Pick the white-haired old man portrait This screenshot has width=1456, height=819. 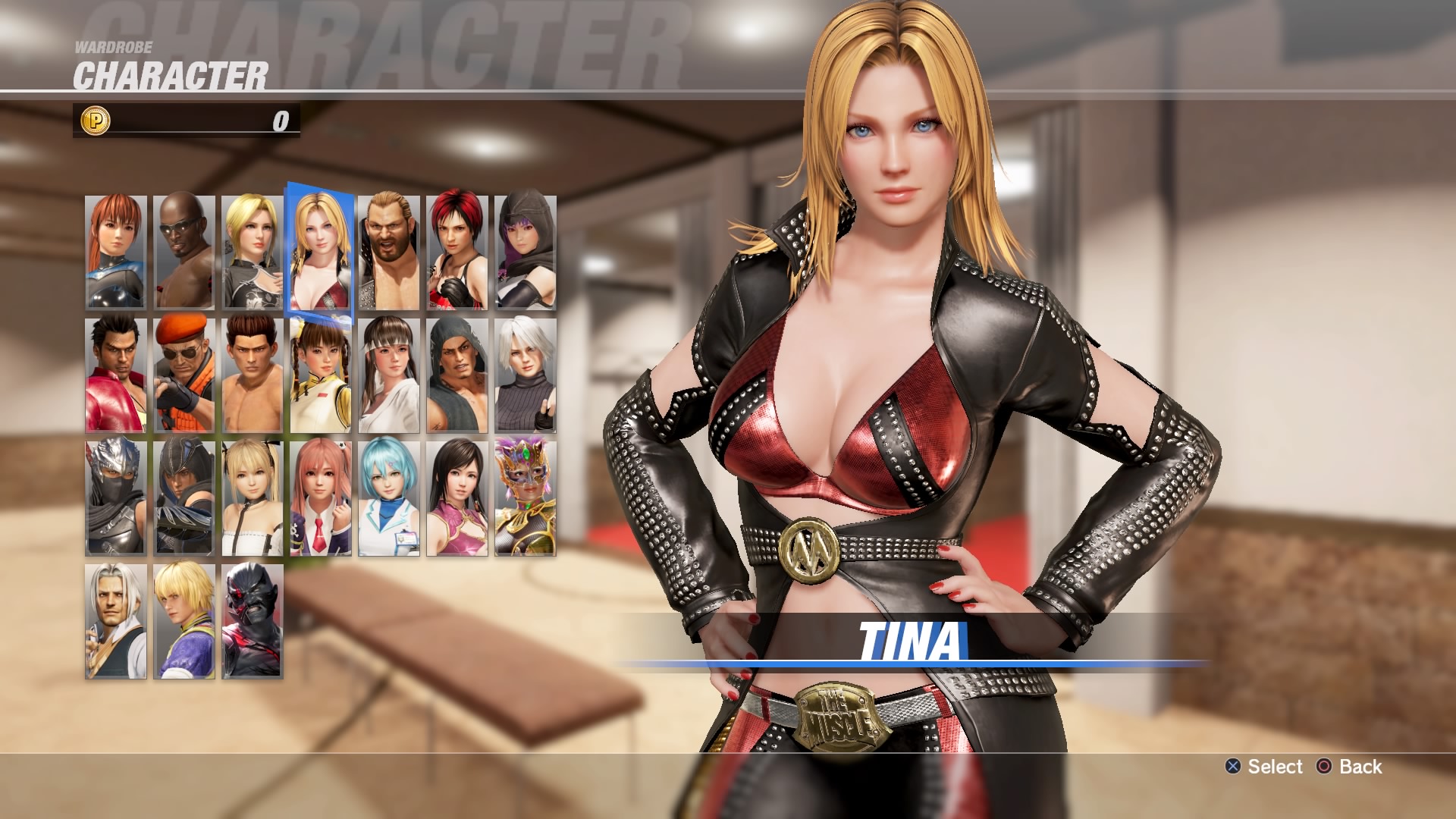point(116,621)
